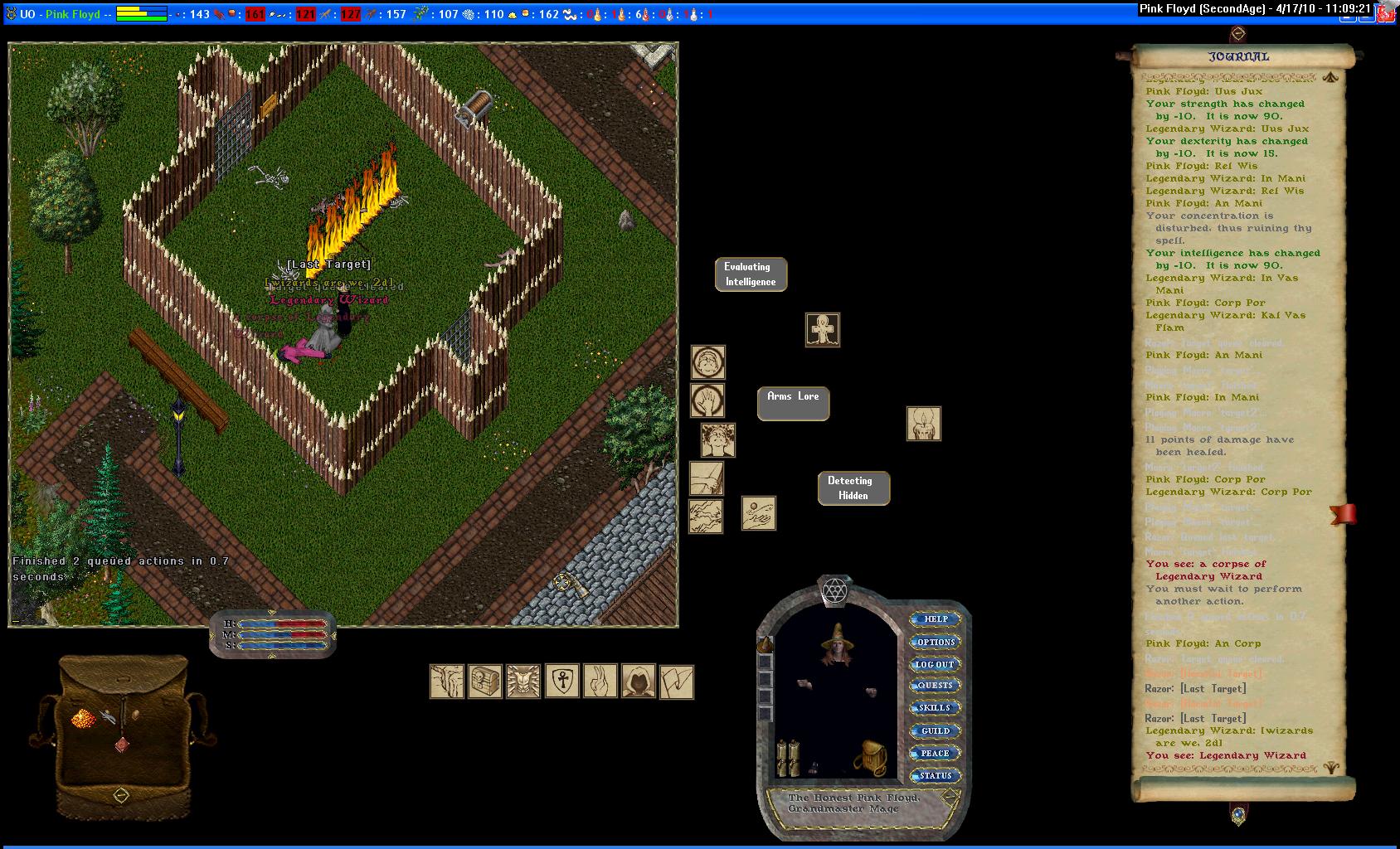The width and height of the screenshot is (1400, 849).
Task: Use the hooded figure spell icon
Action: [x=638, y=682]
